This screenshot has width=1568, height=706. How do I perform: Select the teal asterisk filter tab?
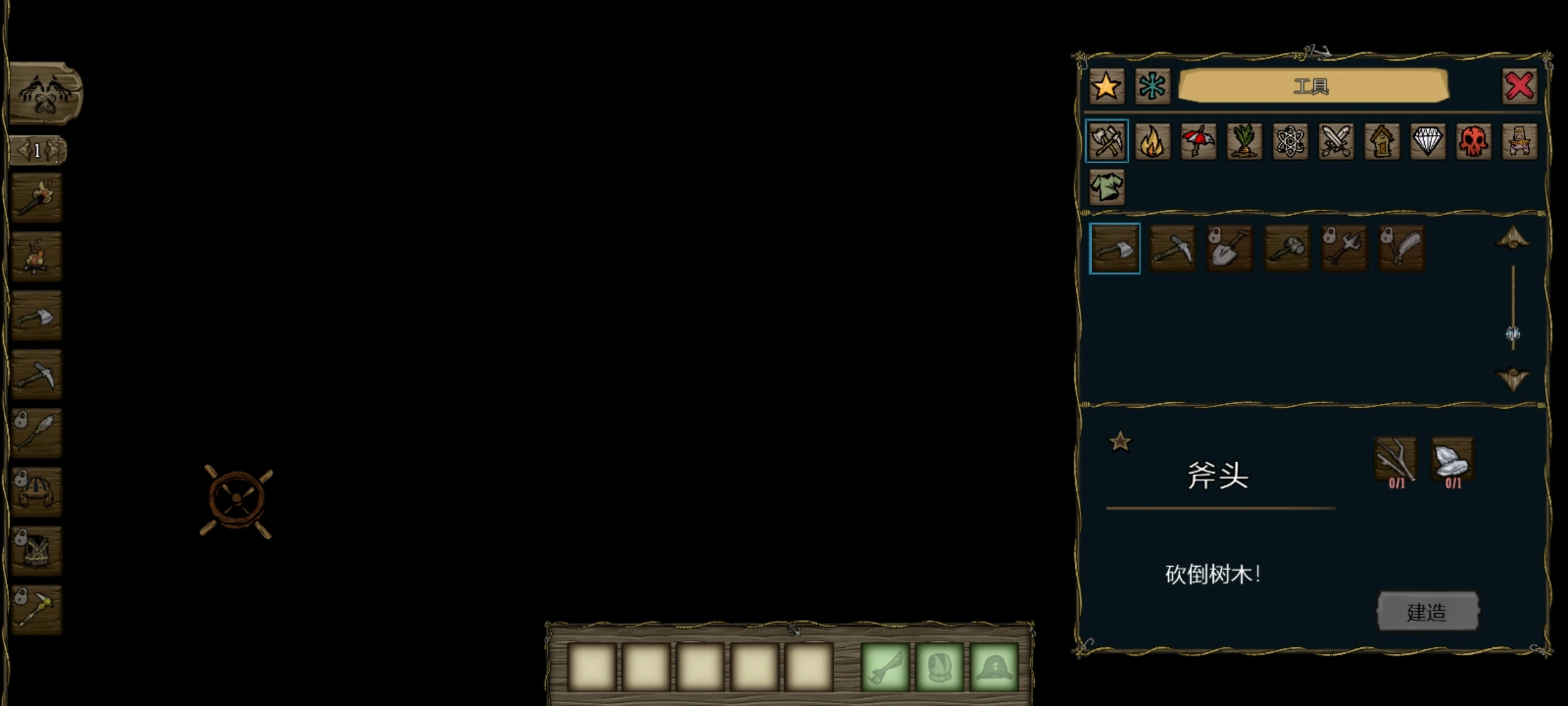click(x=1152, y=86)
